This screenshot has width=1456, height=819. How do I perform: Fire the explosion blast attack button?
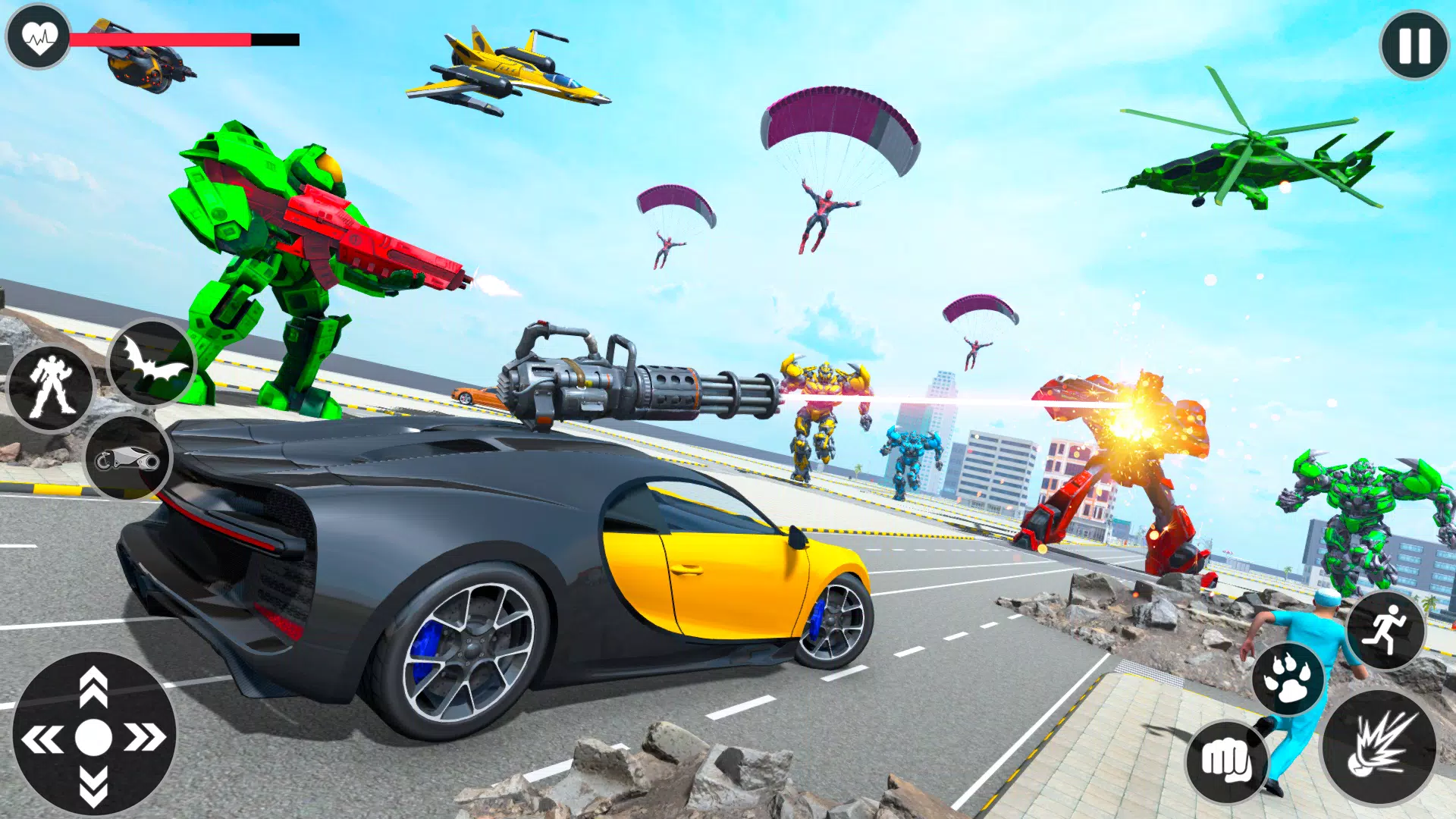point(1379,746)
